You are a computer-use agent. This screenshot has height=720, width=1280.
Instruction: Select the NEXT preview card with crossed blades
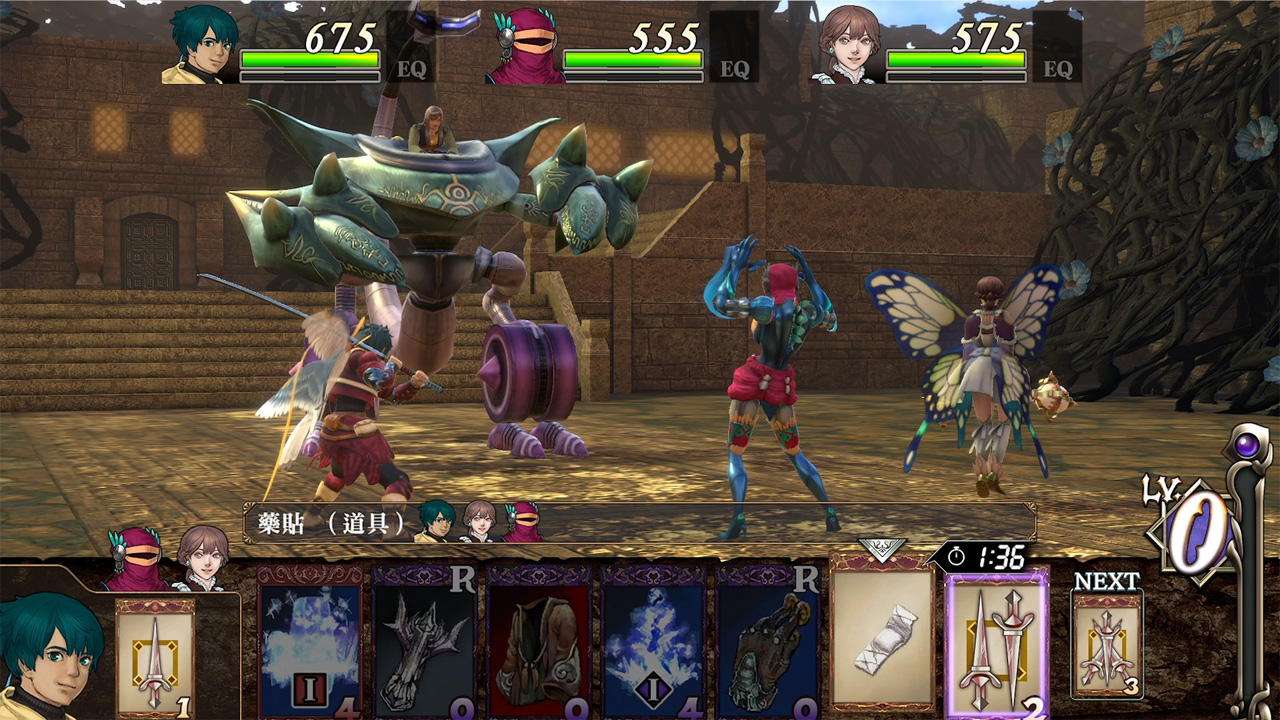[x=1106, y=645]
